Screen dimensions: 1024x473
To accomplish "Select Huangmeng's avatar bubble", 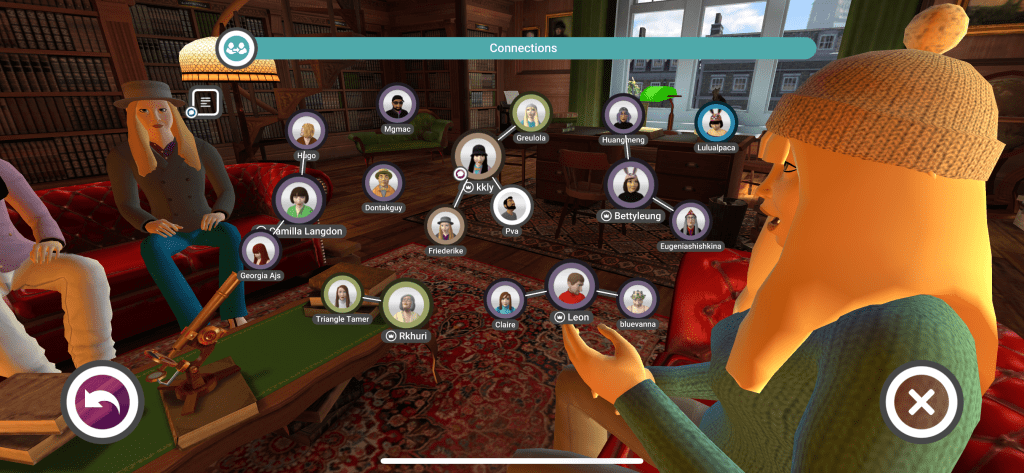I will tap(624, 114).
